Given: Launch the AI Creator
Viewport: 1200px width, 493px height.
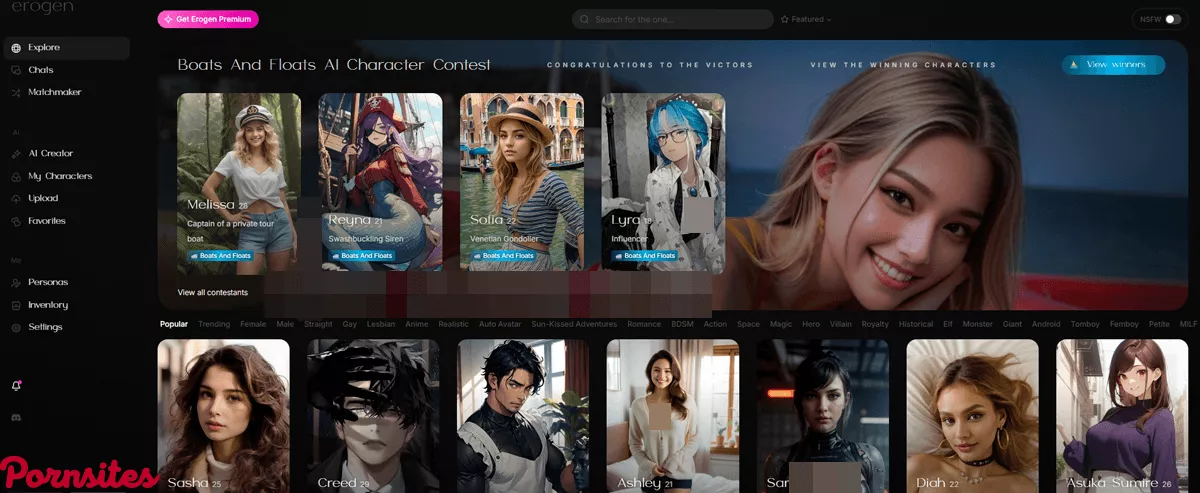Looking at the screenshot, I should click(x=50, y=153).
